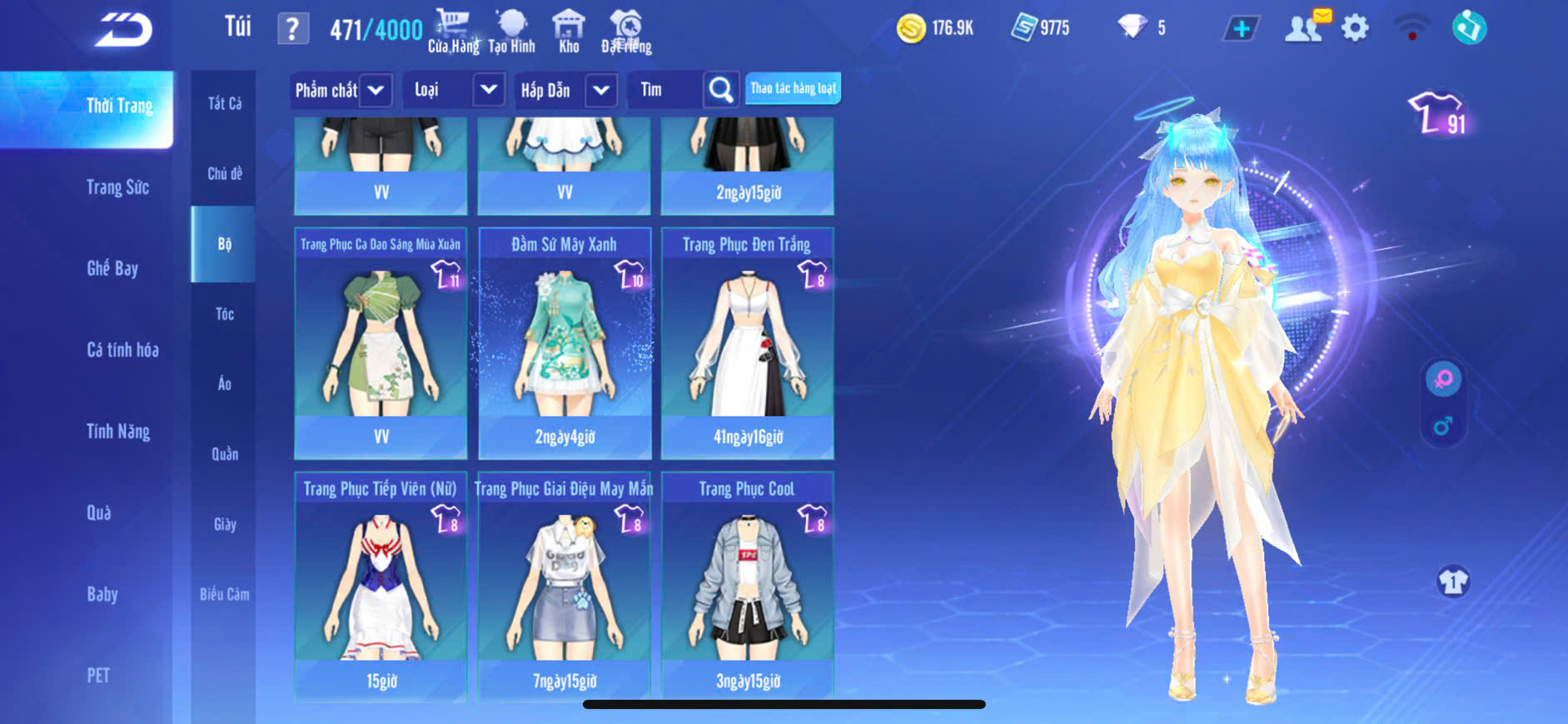
Task: Click the magnifying glass search button
Action: coord(721,90)
